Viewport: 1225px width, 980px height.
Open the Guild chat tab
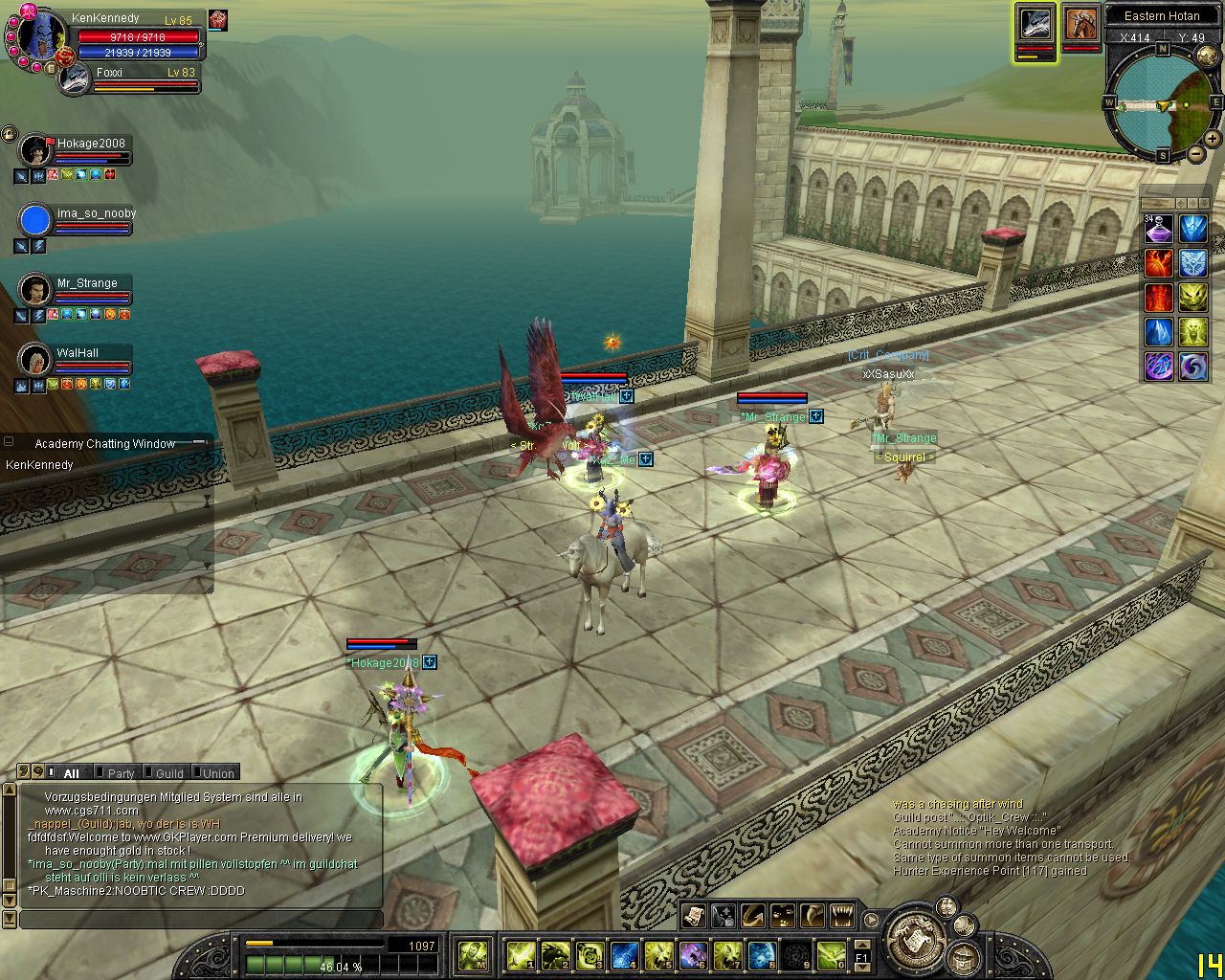coord(169,772)
